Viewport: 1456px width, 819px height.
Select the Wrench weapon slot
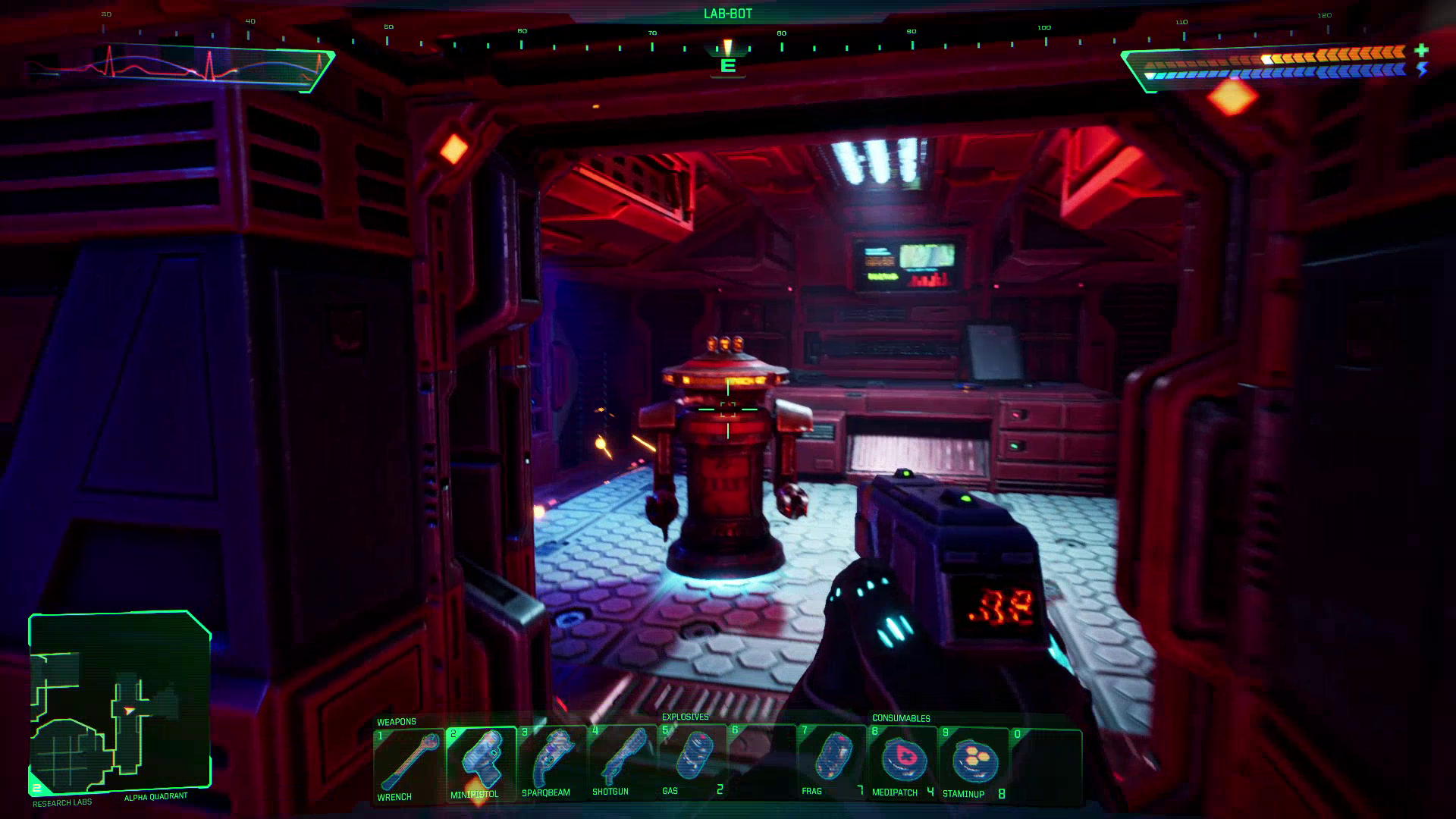tap(409, 764)
